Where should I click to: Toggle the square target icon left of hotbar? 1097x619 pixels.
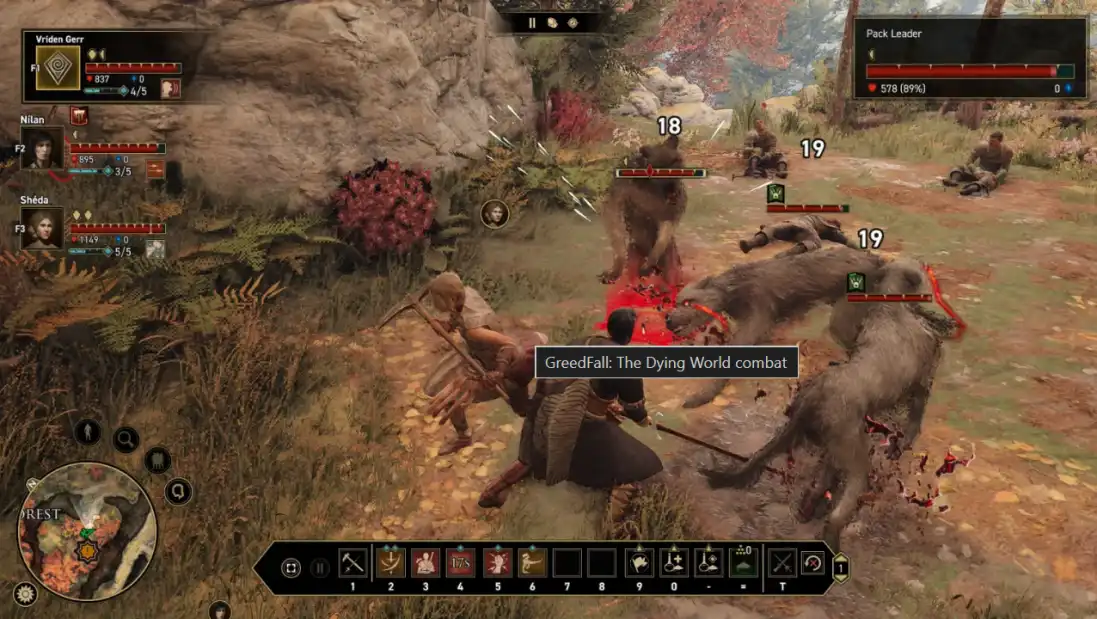291,567
